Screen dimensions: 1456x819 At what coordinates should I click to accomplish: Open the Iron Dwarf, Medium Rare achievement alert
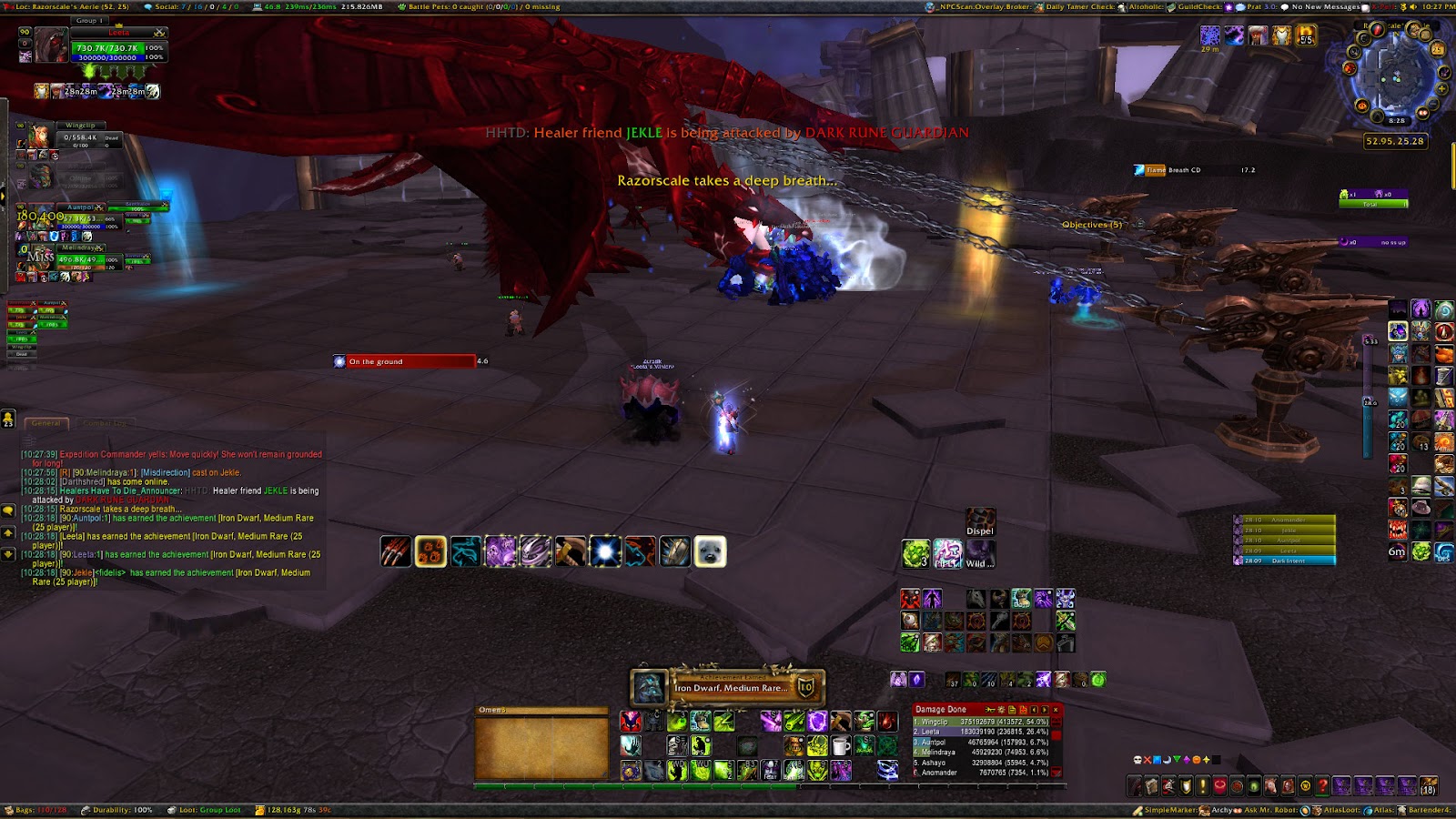click(x=728, y=687)
